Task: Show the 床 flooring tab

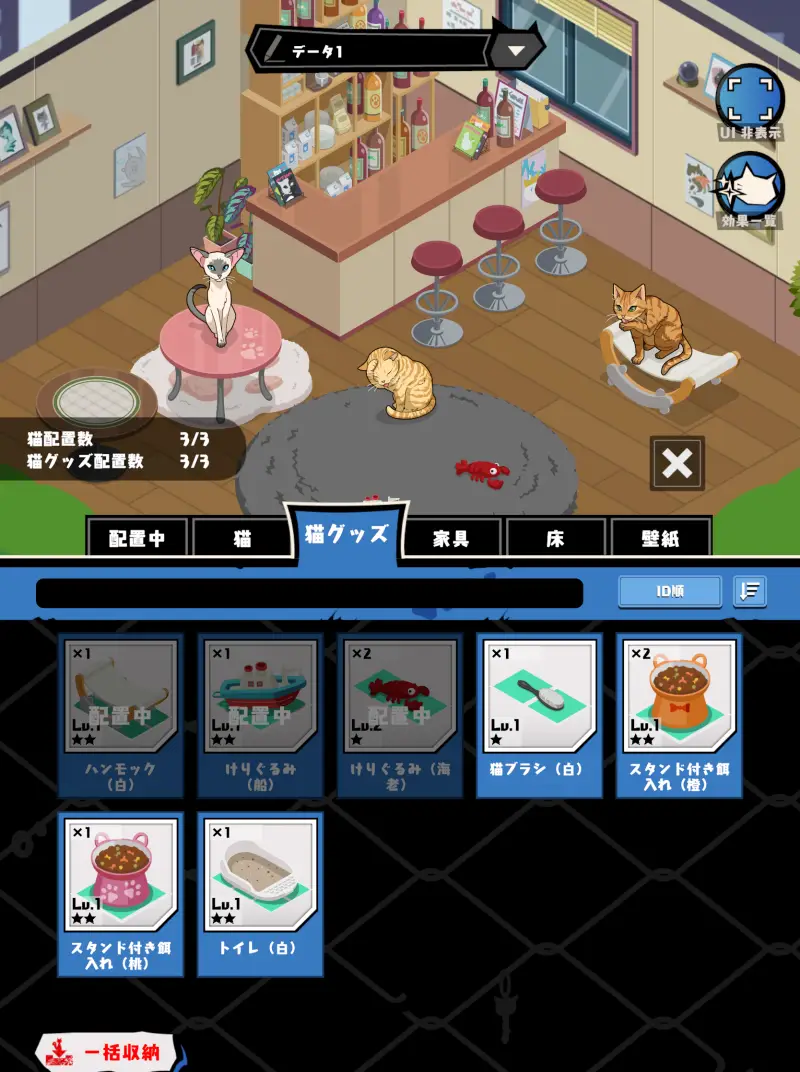Action: point(555,538)
